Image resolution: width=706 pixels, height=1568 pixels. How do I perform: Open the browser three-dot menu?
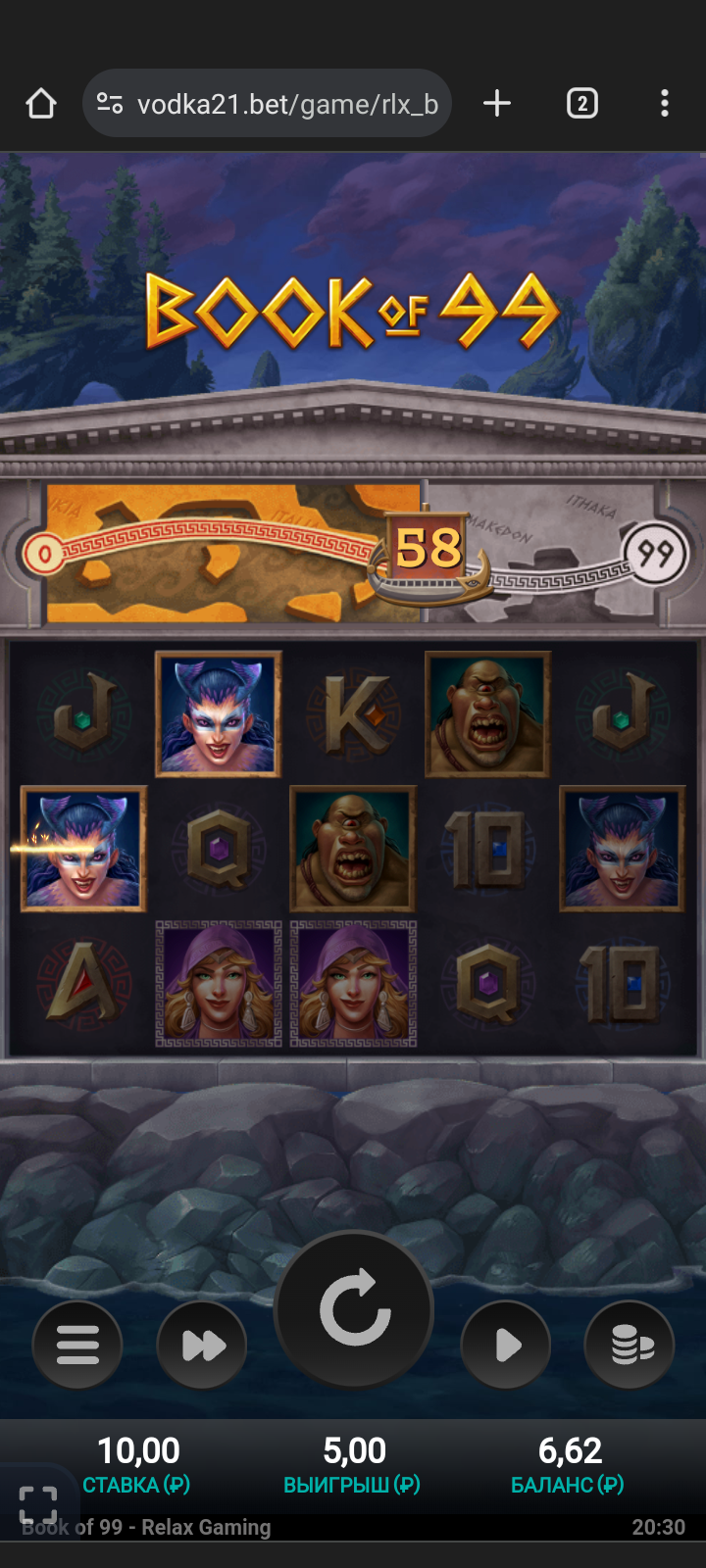tap(665, 104)
